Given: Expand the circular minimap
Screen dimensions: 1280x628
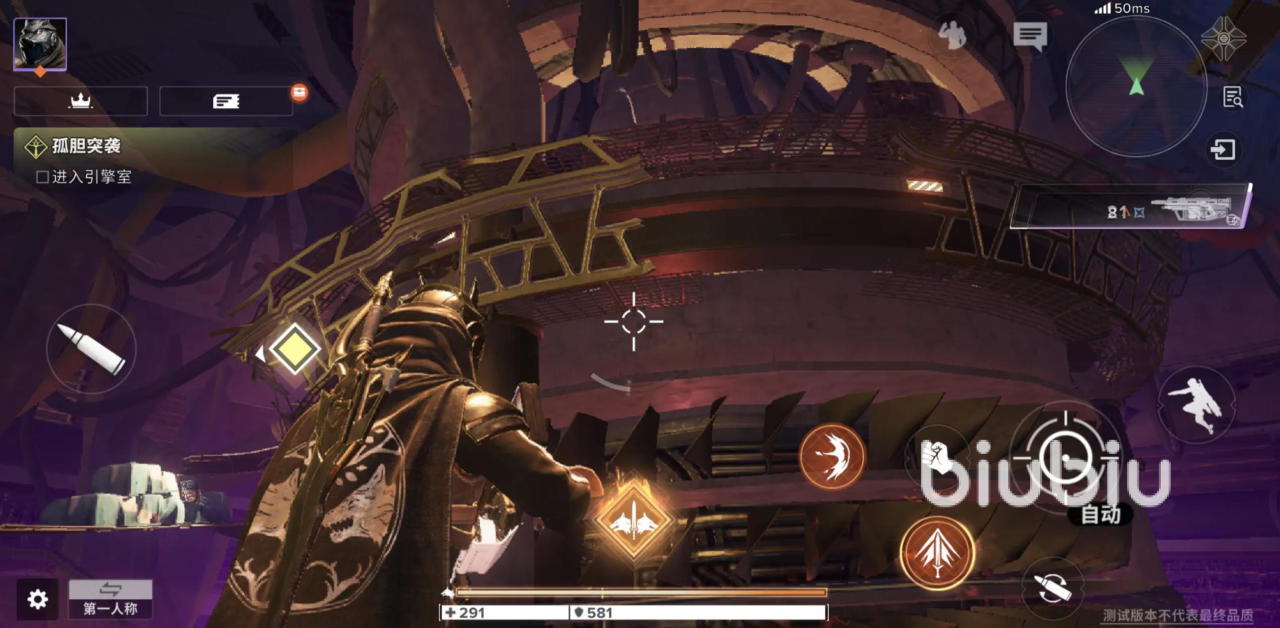Looking at the screenshot, I should 1136,85.
